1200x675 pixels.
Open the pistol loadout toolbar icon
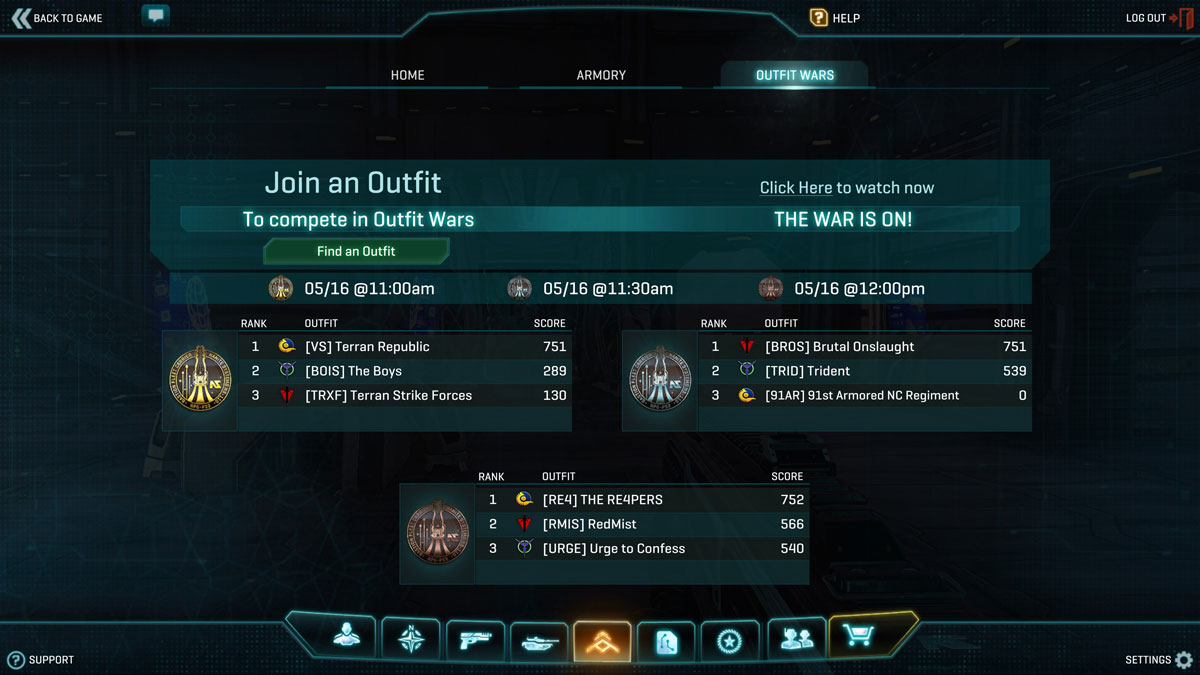click(x=475, y=639)
